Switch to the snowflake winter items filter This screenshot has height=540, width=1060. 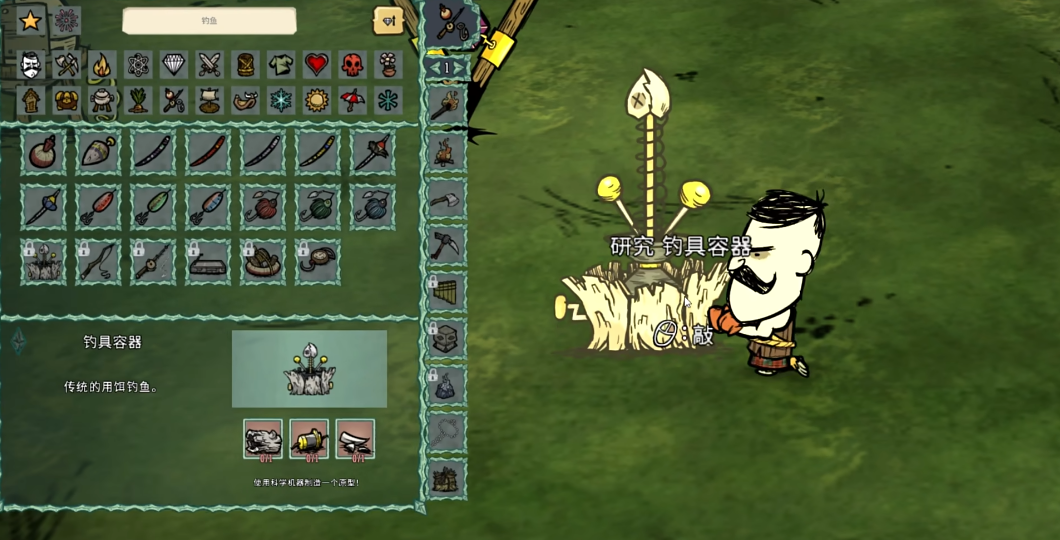pyautogui.click(x=281, y=101)
